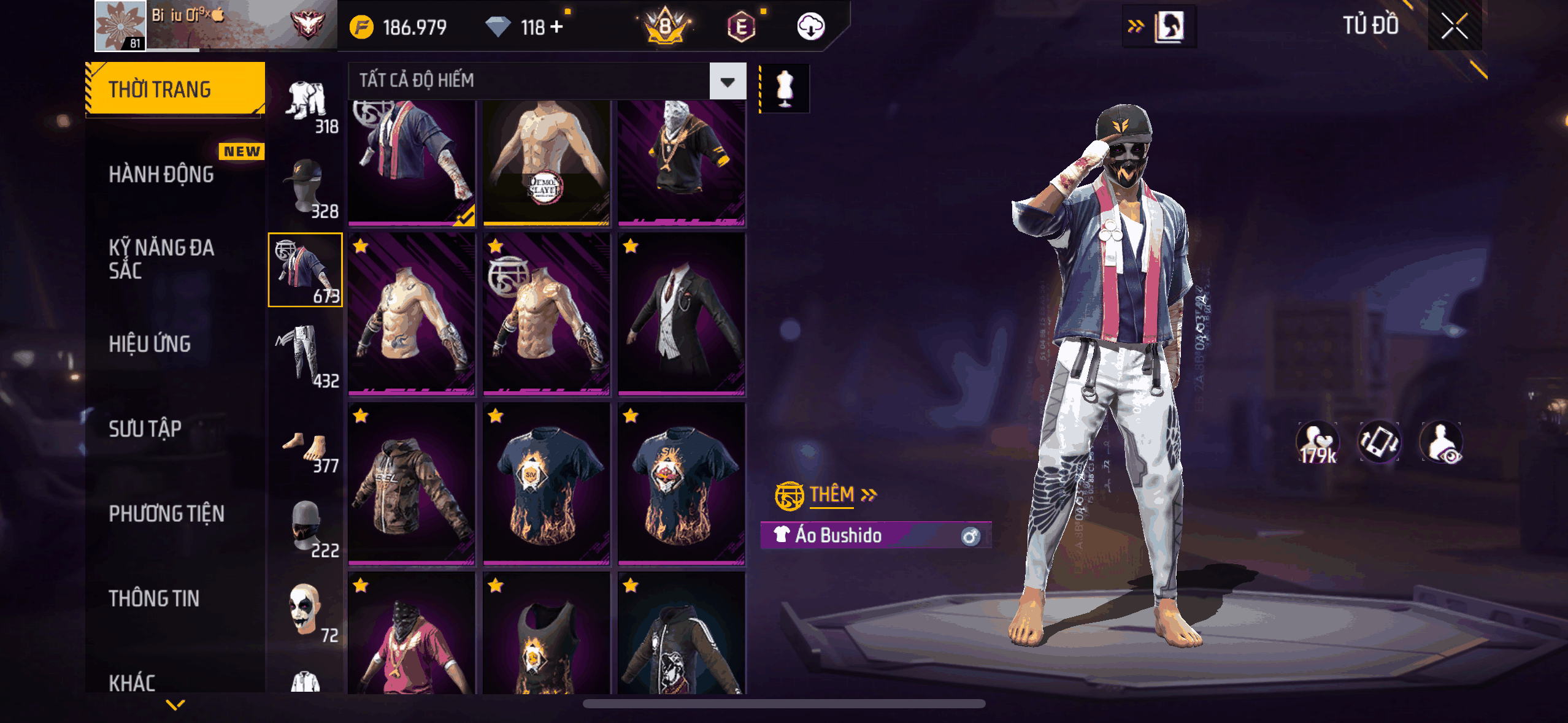Screen dimensions: 1568x723
Task: Select the full outfit set category (318)
Action: tap(306, 105)
